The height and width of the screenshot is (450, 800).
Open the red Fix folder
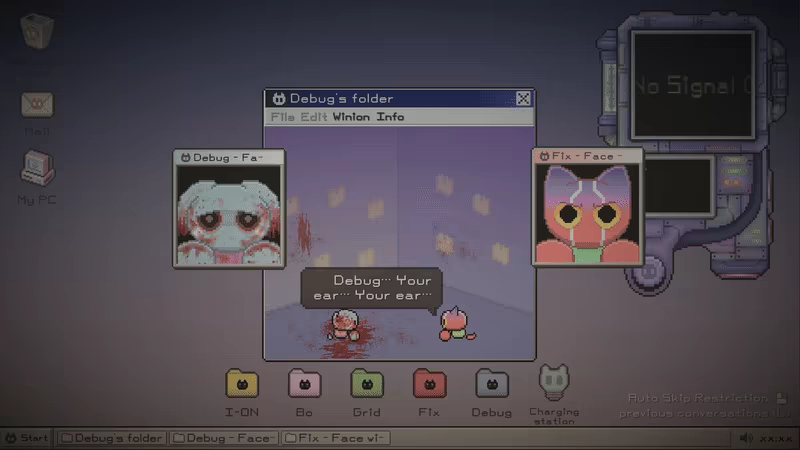click(429, 384)
